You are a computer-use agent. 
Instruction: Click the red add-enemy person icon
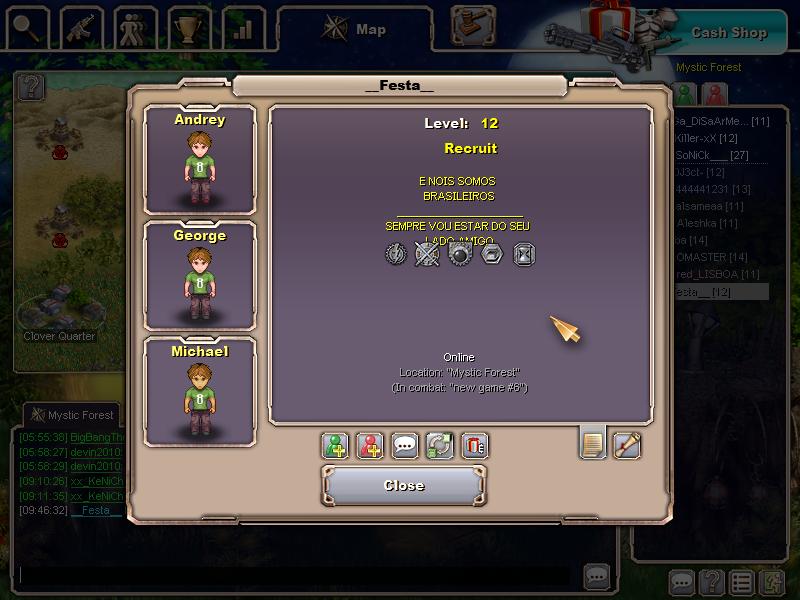point(370,445)
